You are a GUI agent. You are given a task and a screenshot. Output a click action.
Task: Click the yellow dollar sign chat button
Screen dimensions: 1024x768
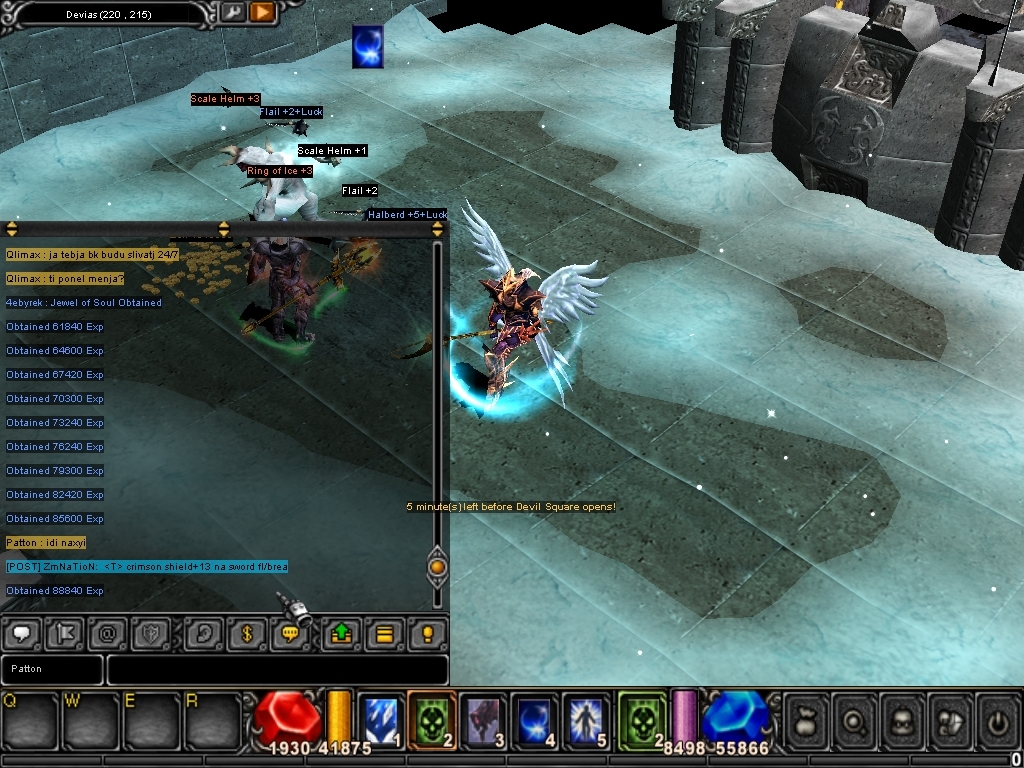pyautogui.click(x=246, y=633)
